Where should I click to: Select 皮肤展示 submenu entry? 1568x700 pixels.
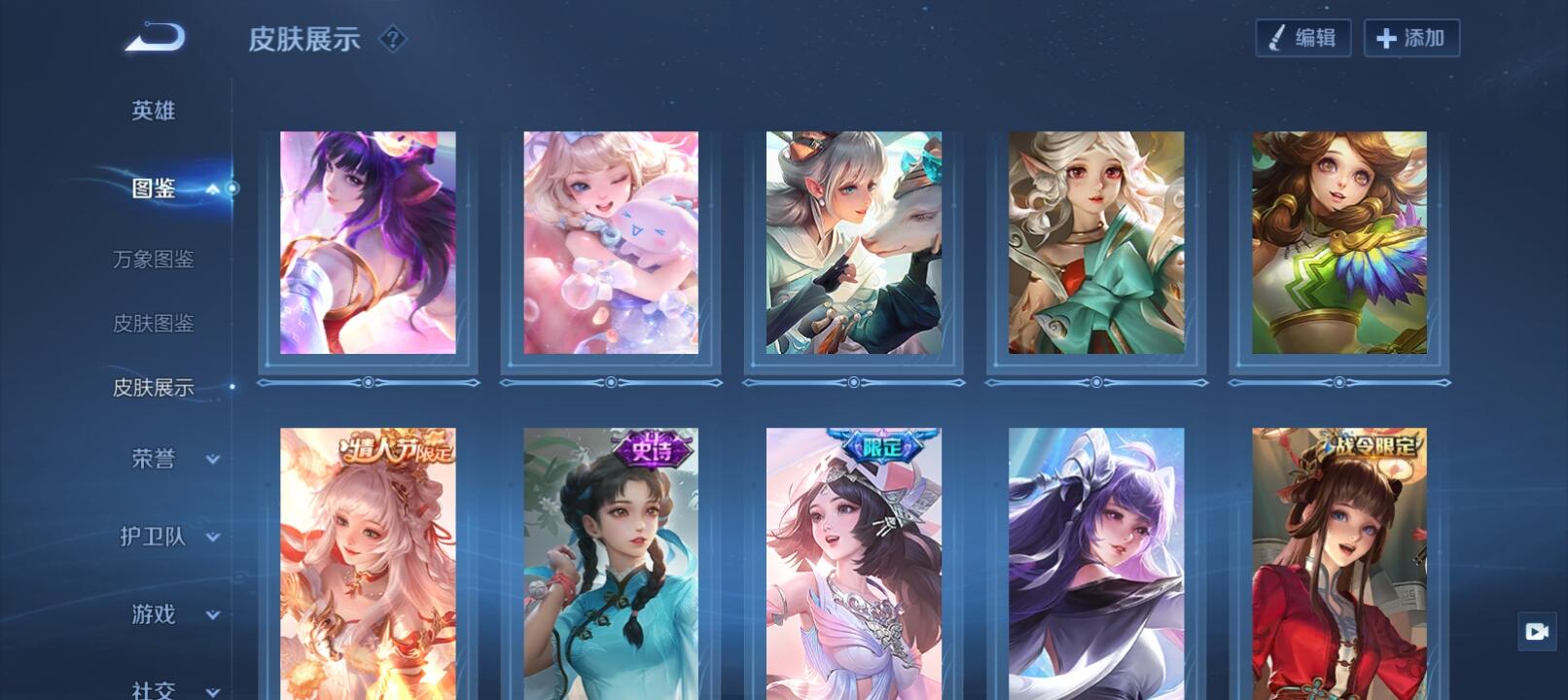click(154, 388)
